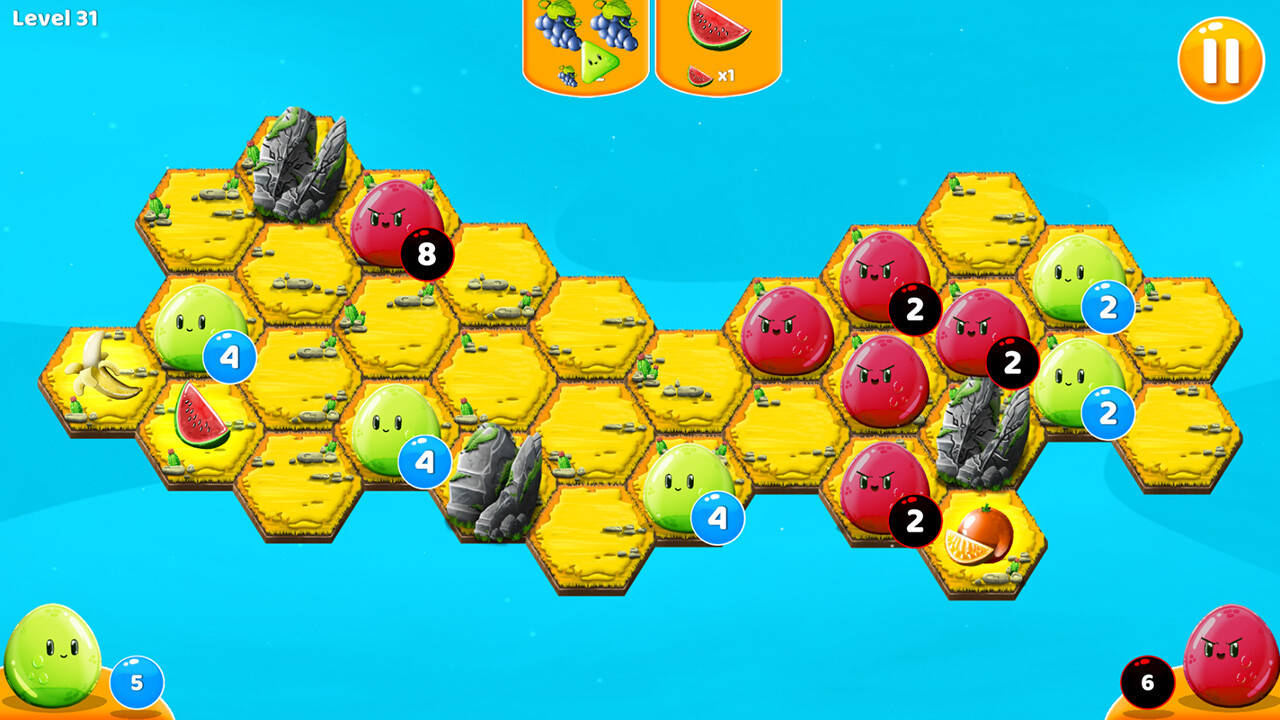Click the Level 31 label in the corner
The image size is (1280, 720).
[x=55, y=18]
